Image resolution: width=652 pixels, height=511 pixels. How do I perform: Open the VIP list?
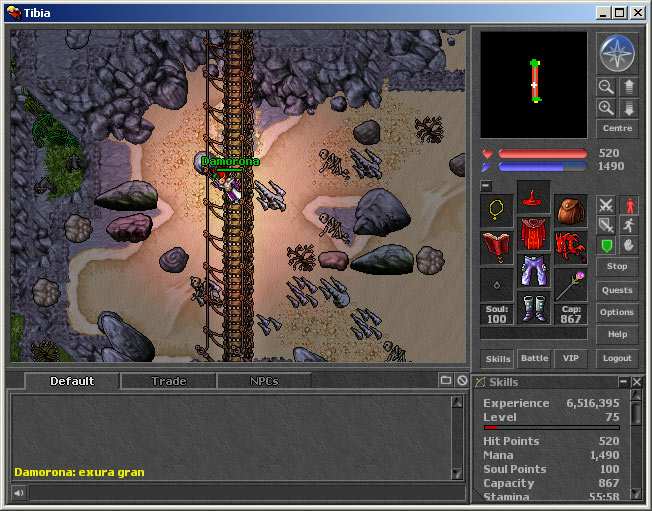click(x=570, y=358)
